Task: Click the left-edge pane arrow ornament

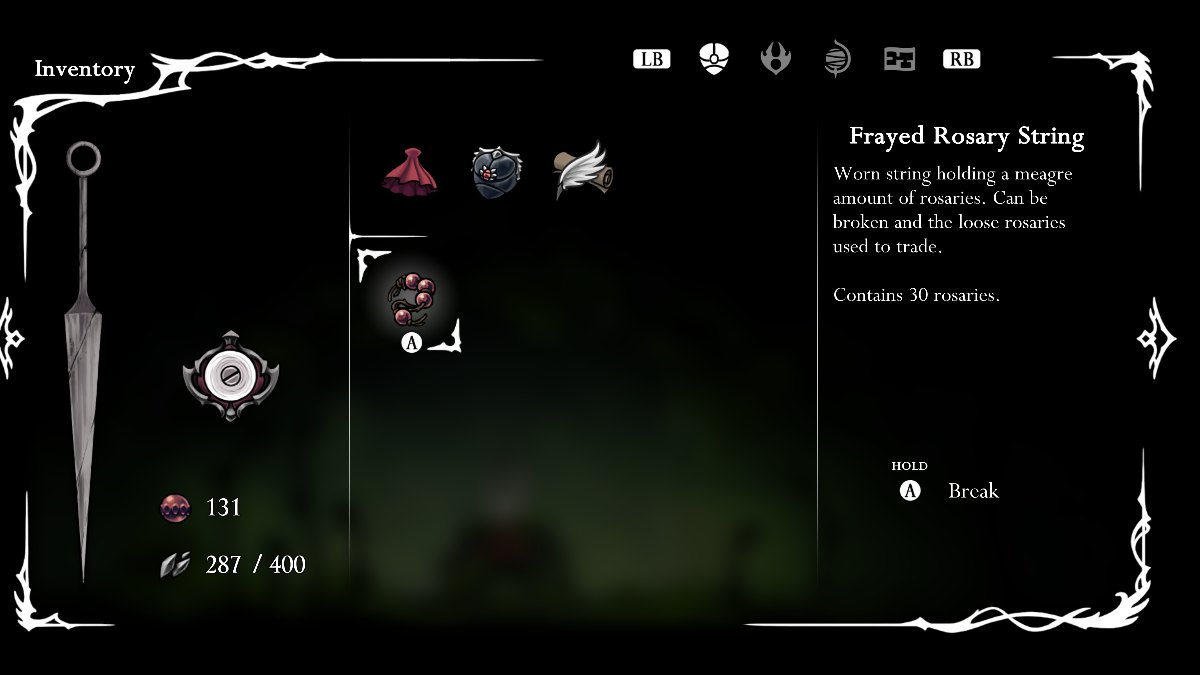Action: [14, 337]
